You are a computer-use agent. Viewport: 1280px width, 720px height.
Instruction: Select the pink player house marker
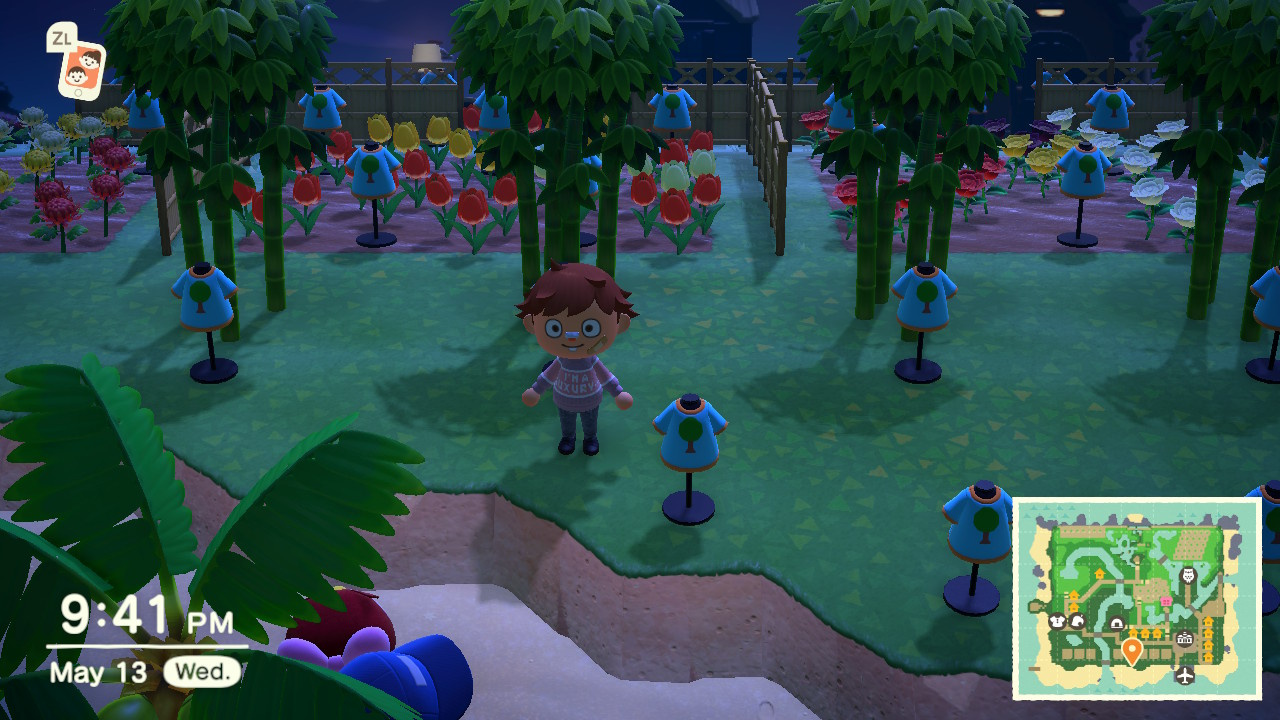[1165, 600]
